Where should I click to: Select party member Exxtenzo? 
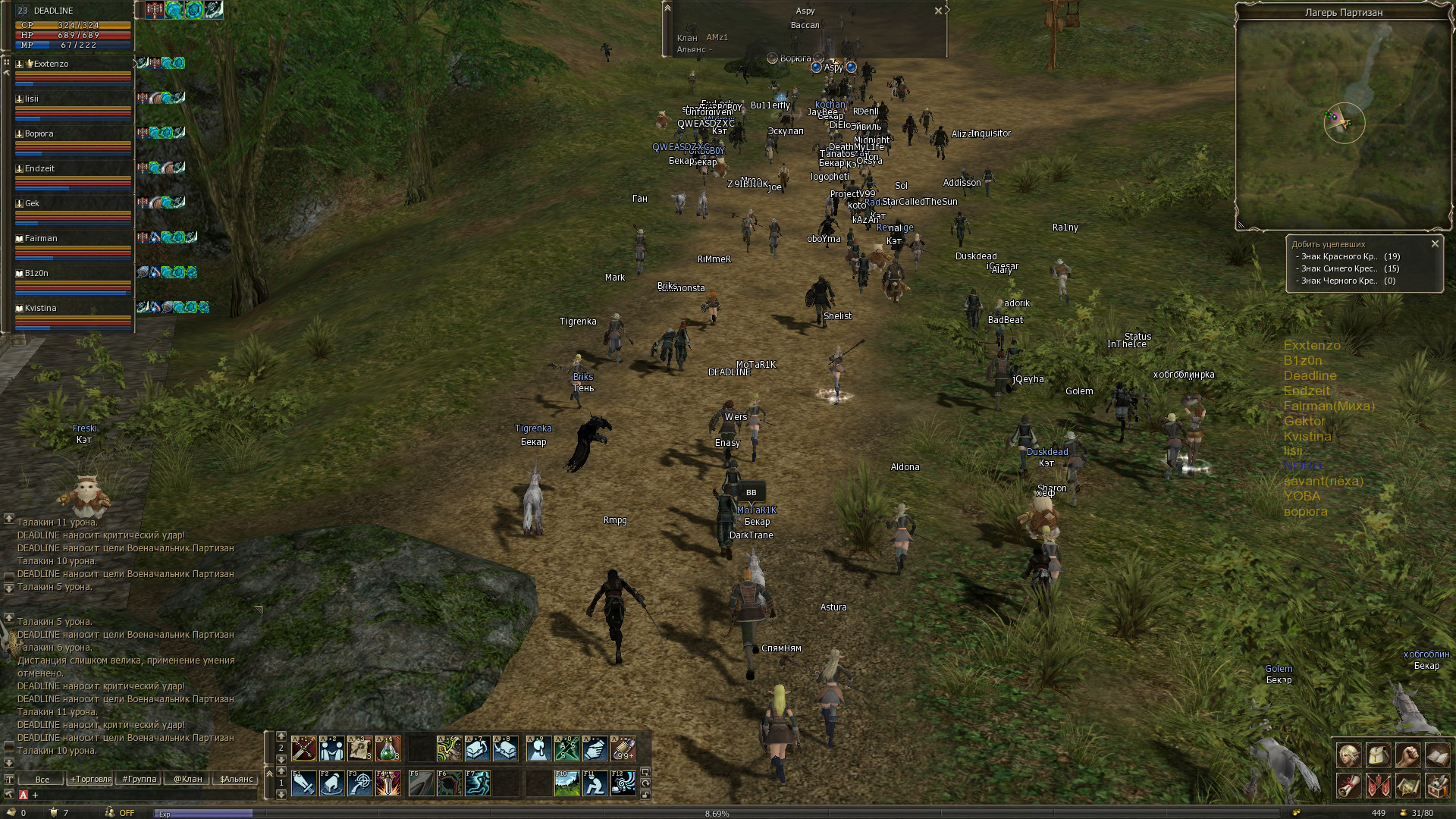pyautogui.click(x=51, y=64)
